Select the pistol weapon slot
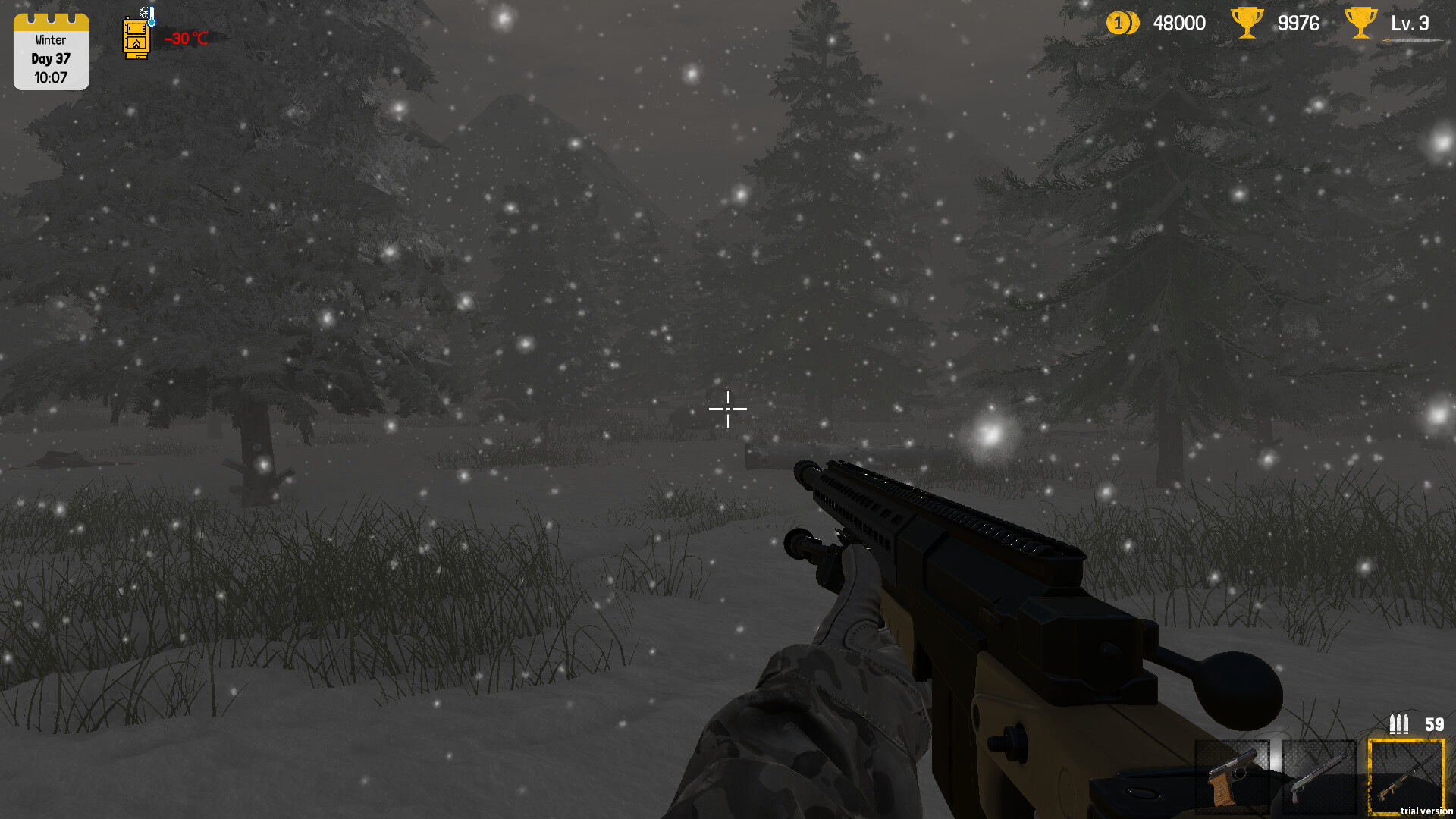Image resolution: width=1456 pixels, height=819 pixels. coord(1232,775)
